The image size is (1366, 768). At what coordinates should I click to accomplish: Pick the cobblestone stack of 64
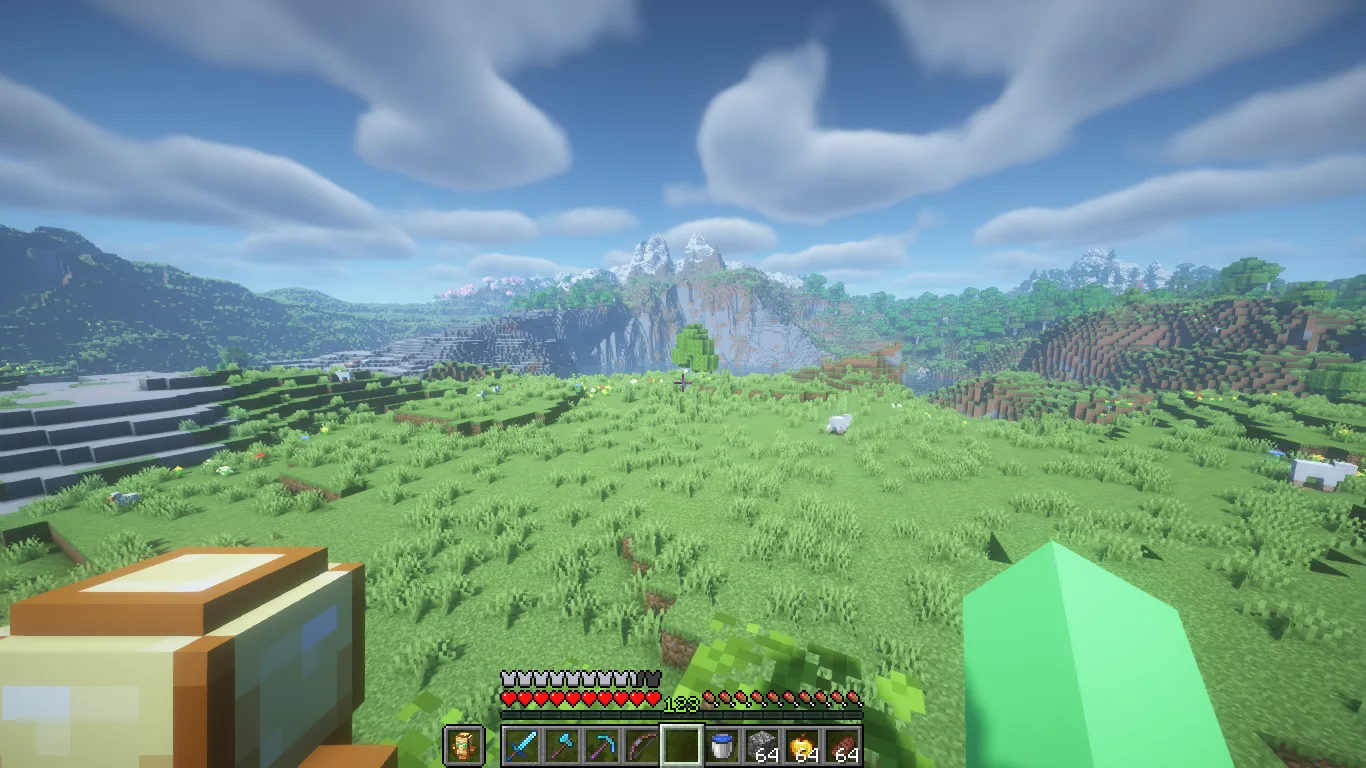[762, 746]
